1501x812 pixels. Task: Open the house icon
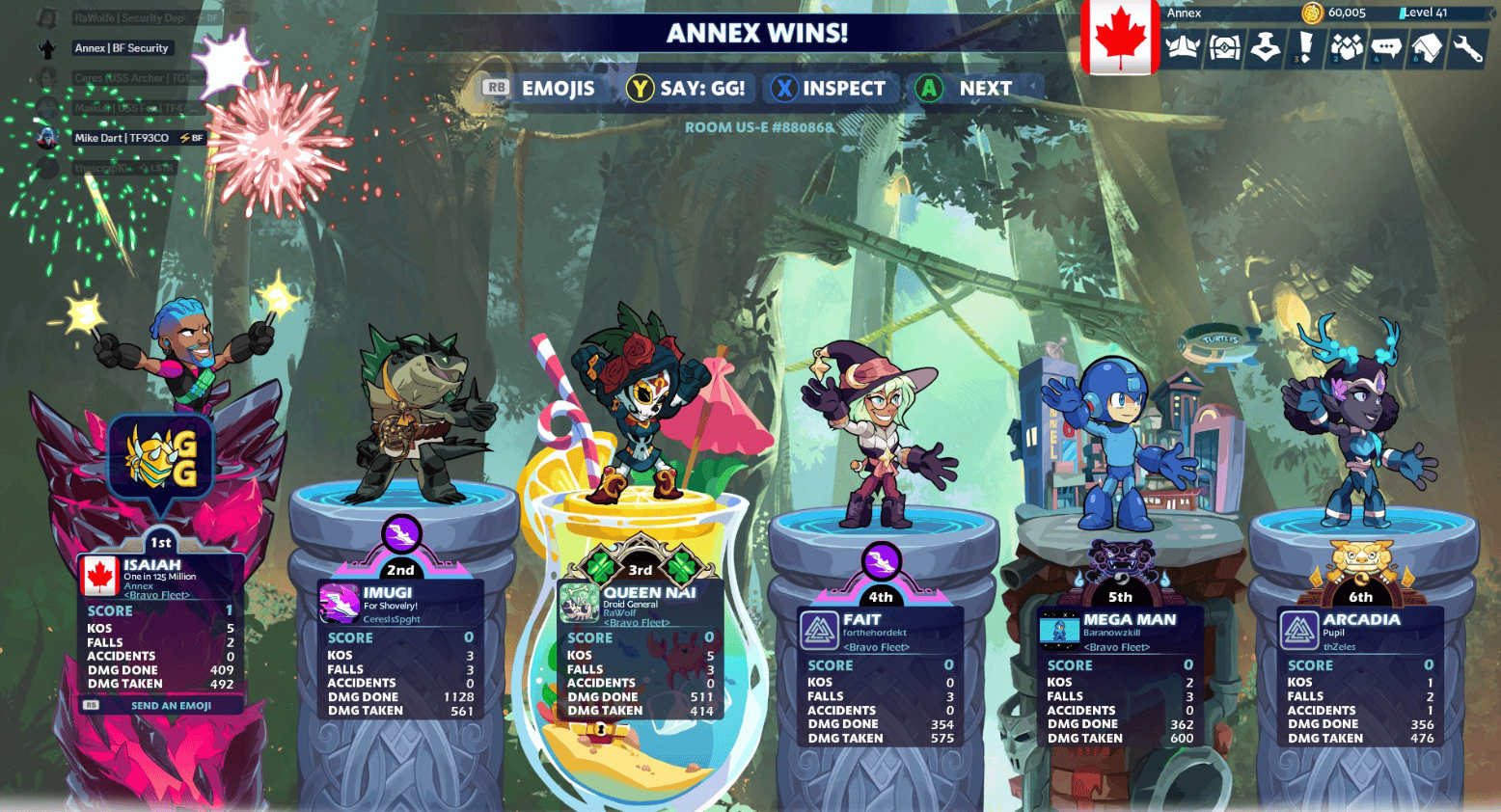tap(1427, 47)
